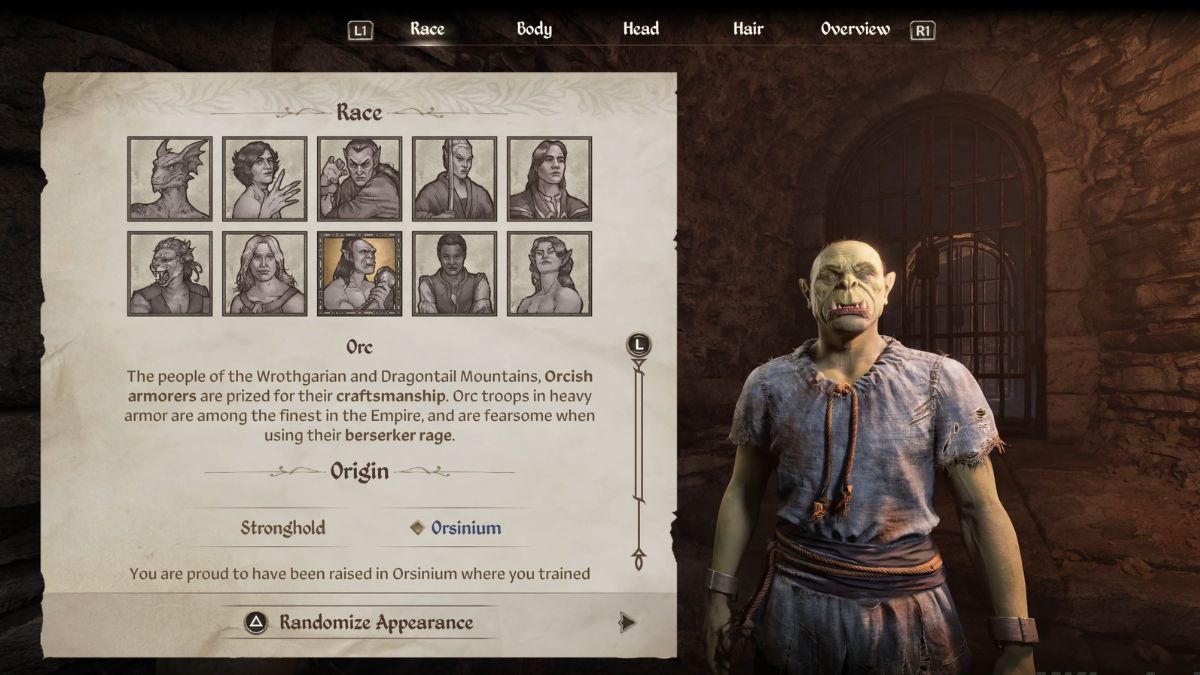Set origin to Stronghold
The width and height of the screenshot is (1200, 675).
click(283, 528)
